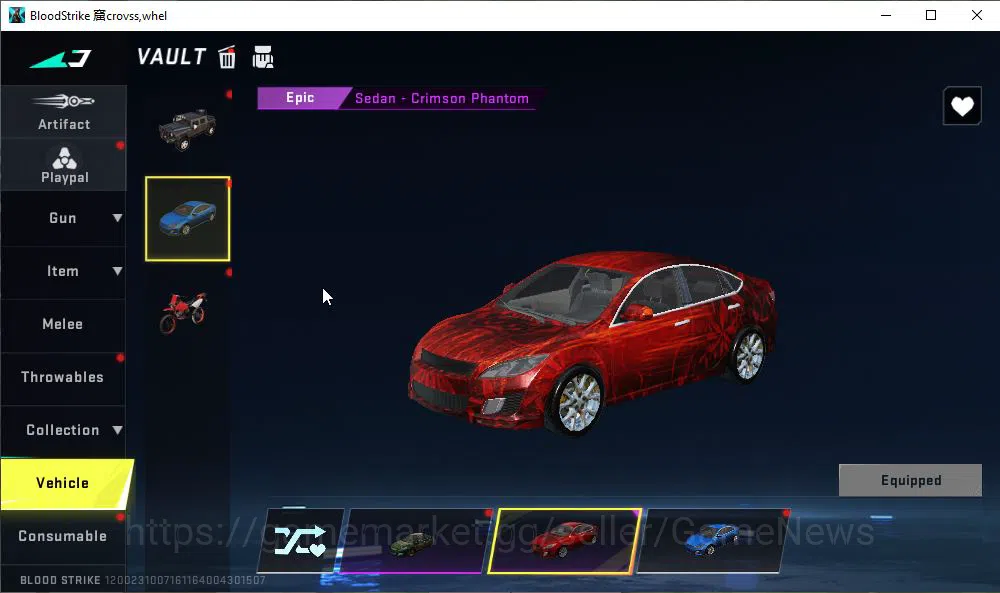Close the BloodStrike window
This screenshot has width=1000, height=593.
pos(977,15)
